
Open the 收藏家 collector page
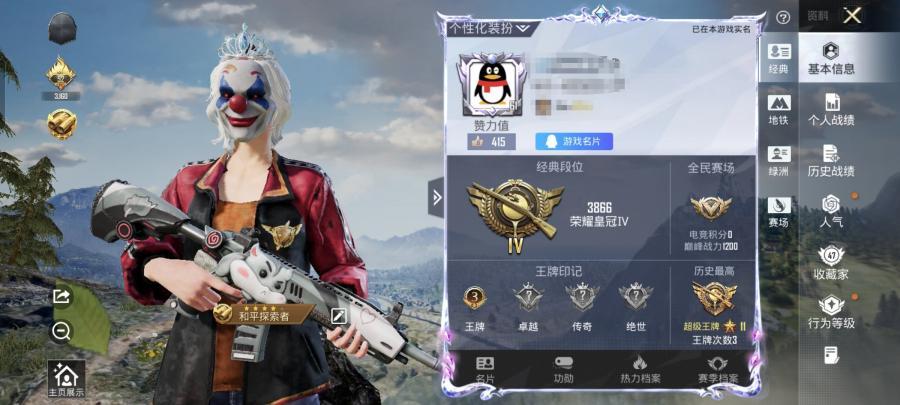(831, 263)
